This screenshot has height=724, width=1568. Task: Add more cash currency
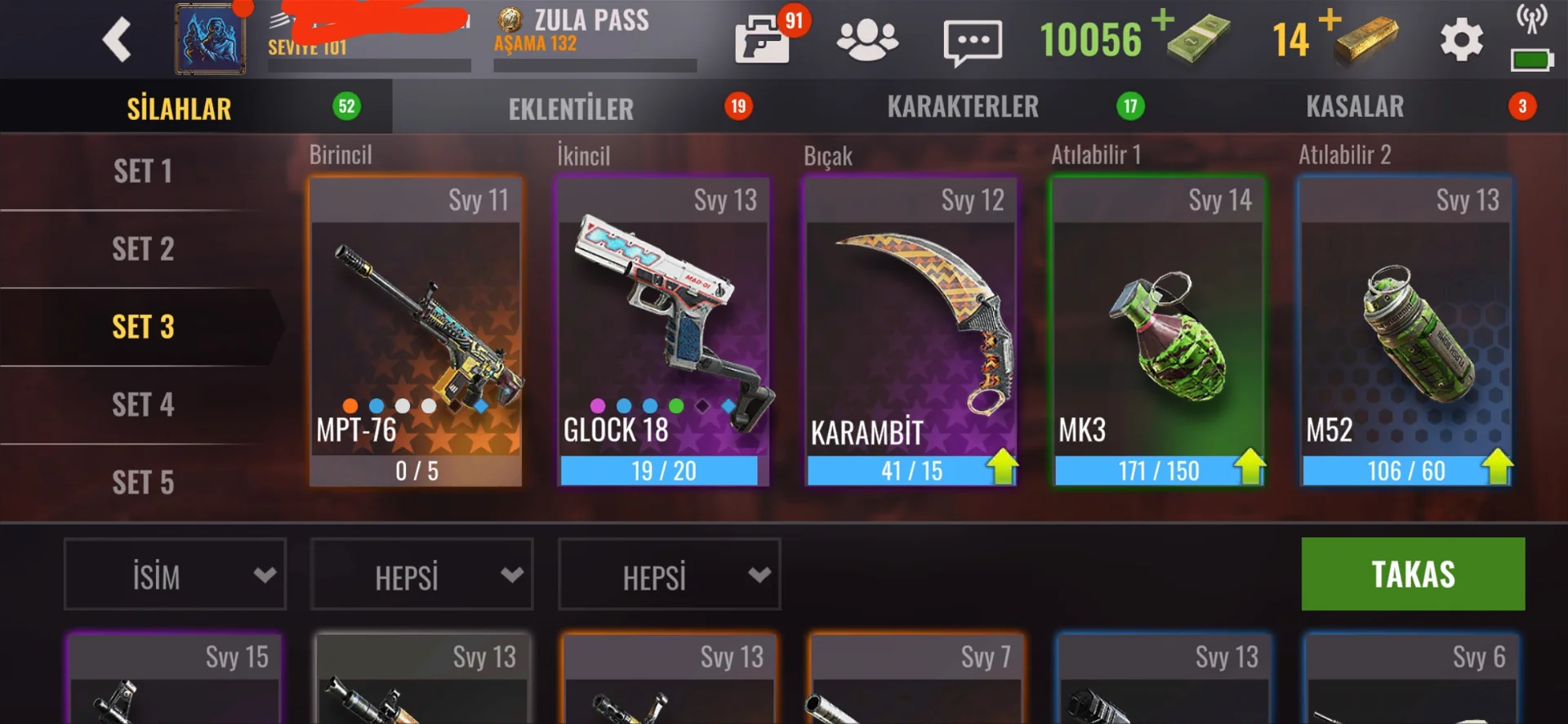click(1163, 20)
